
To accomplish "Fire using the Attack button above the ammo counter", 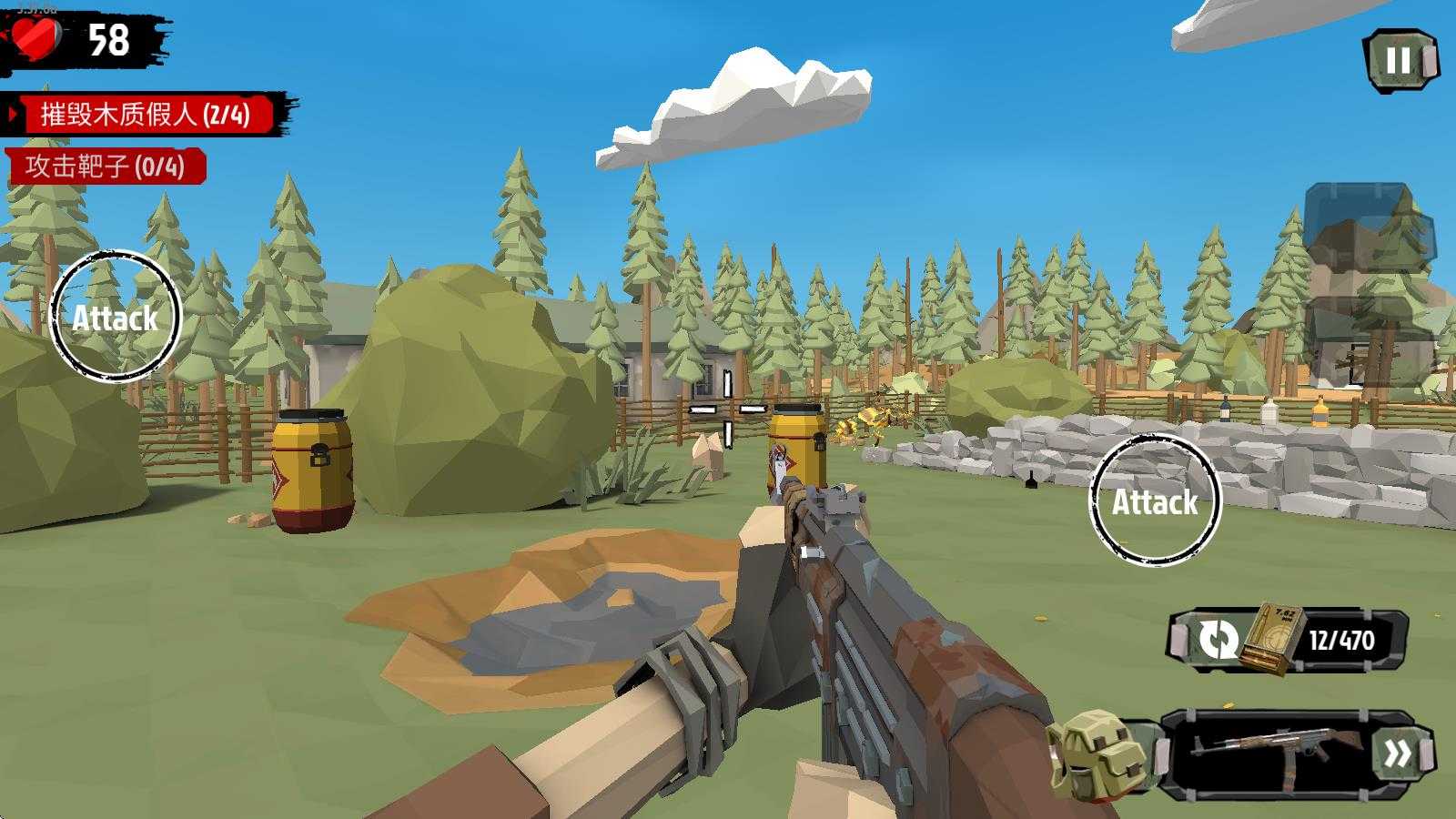I will pos(1154,500).
